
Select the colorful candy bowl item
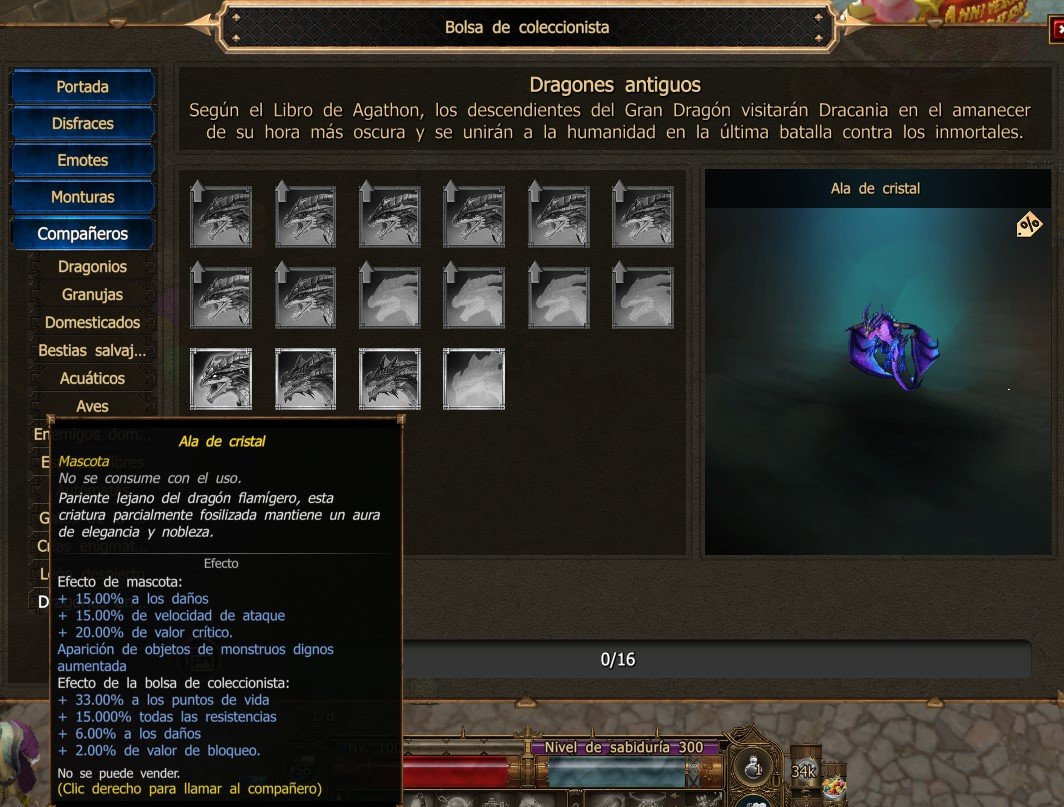(834, 787)
